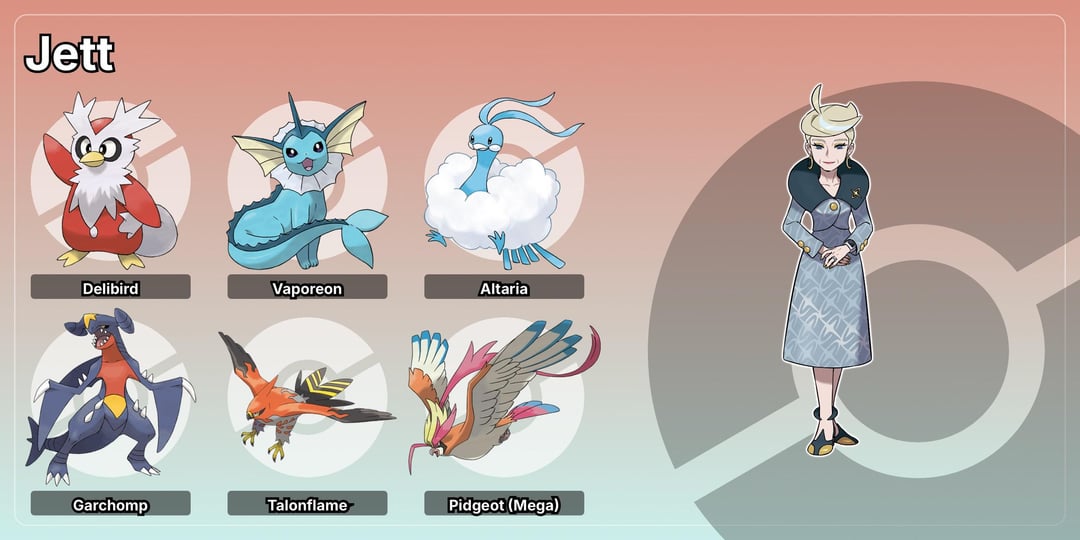Click the Pidgeot (Mega) name bar
This screenshot has width=1080, height=540.
coord(504,504)
